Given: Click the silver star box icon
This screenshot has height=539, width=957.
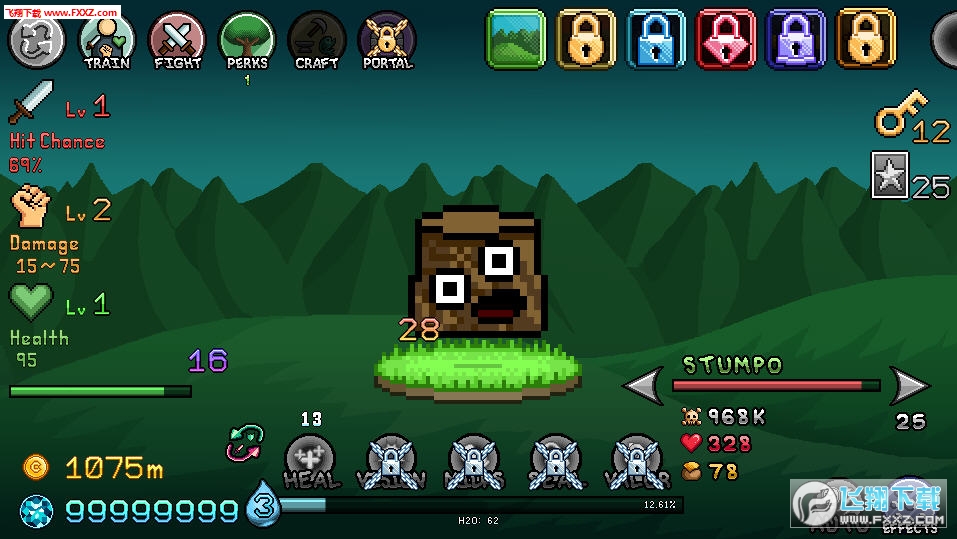Looking at the screenshot, I should (x=889, y=175).
